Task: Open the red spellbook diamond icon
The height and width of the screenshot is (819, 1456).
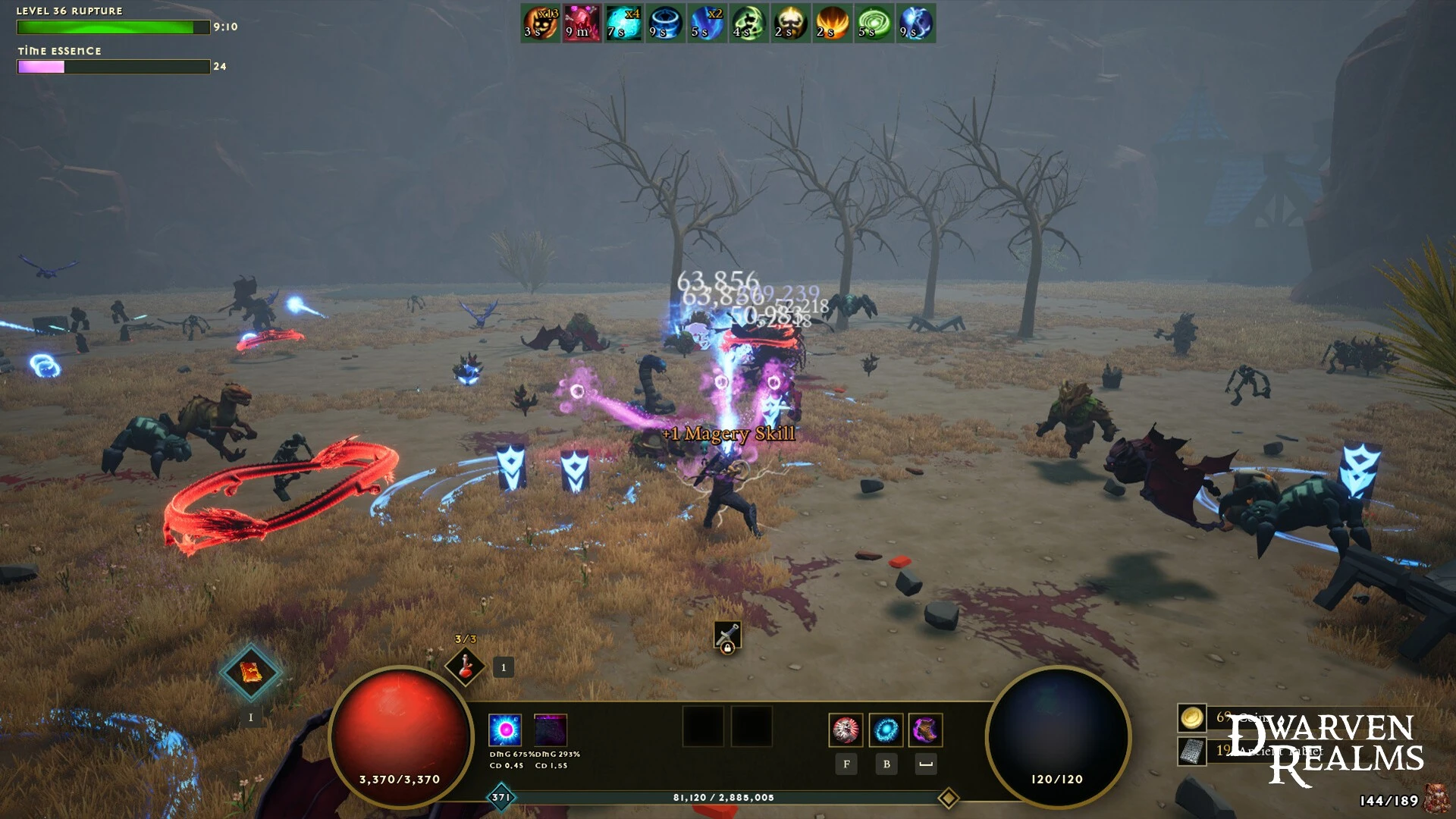Action: [x=250, y=672]
